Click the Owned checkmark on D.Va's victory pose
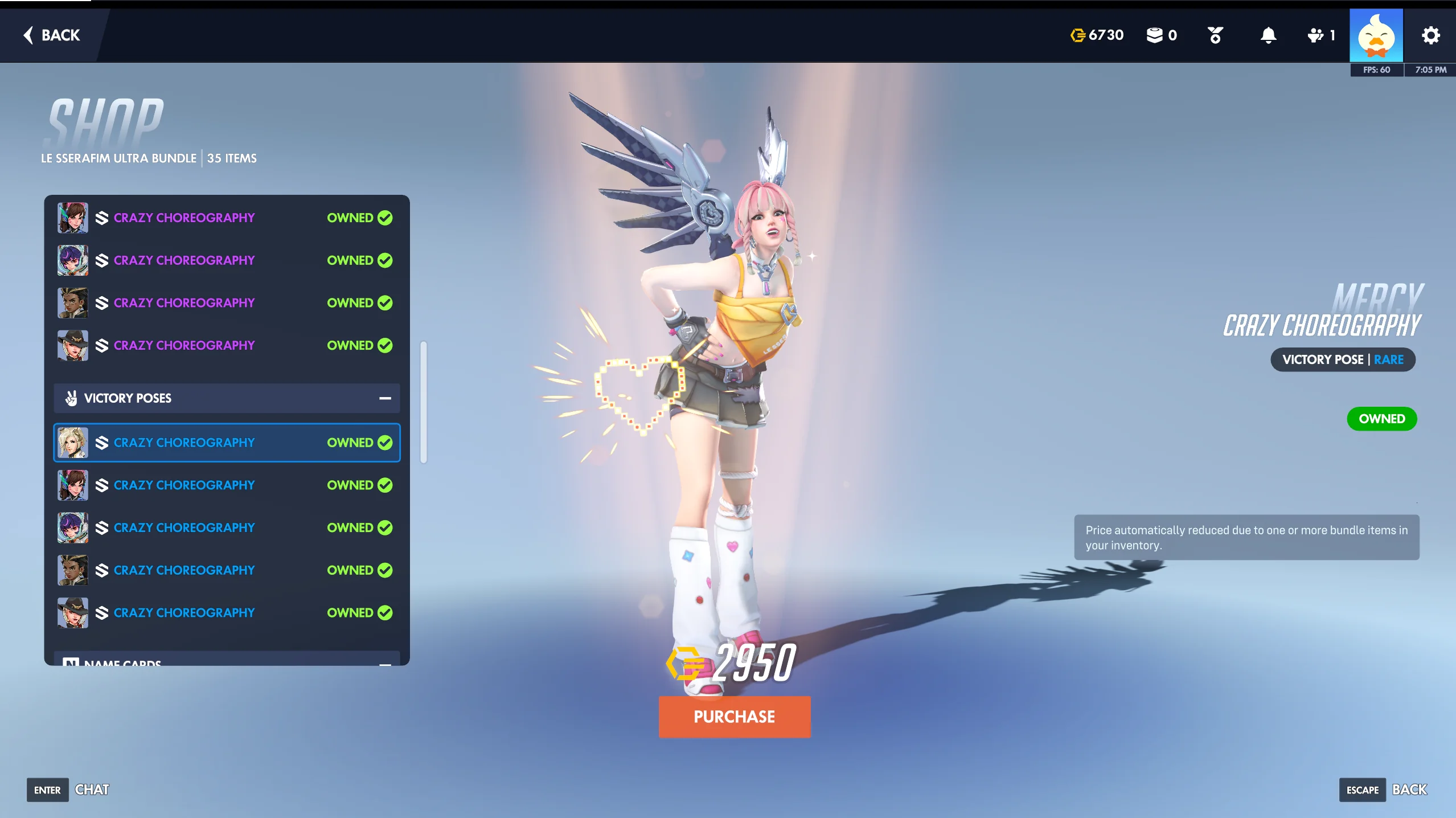The height and width of the screenshot is (818, 1456). [x=385, y=485]
